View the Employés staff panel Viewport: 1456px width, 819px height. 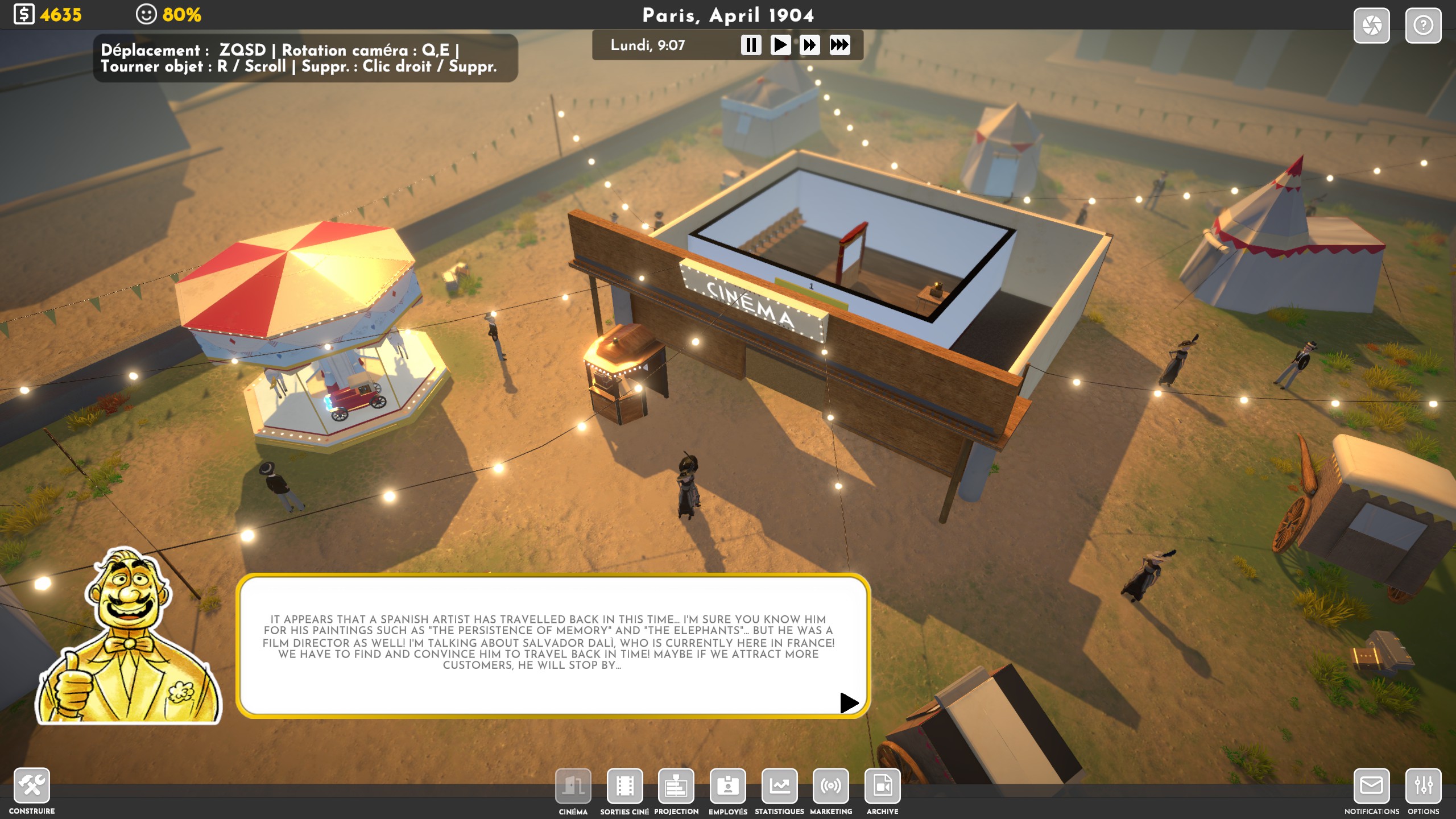(728, 786)
